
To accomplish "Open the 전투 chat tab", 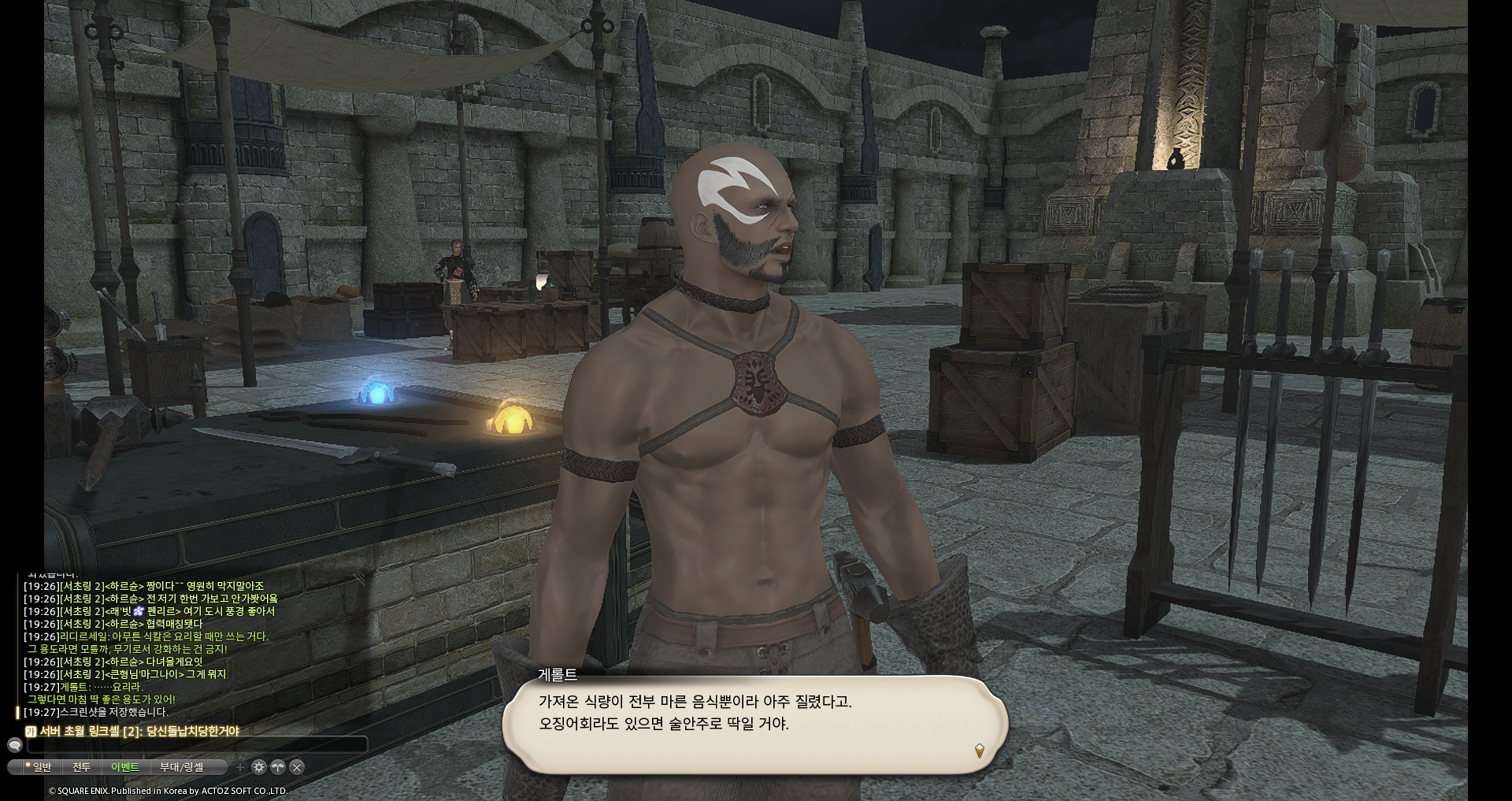I will click(81, 767).
